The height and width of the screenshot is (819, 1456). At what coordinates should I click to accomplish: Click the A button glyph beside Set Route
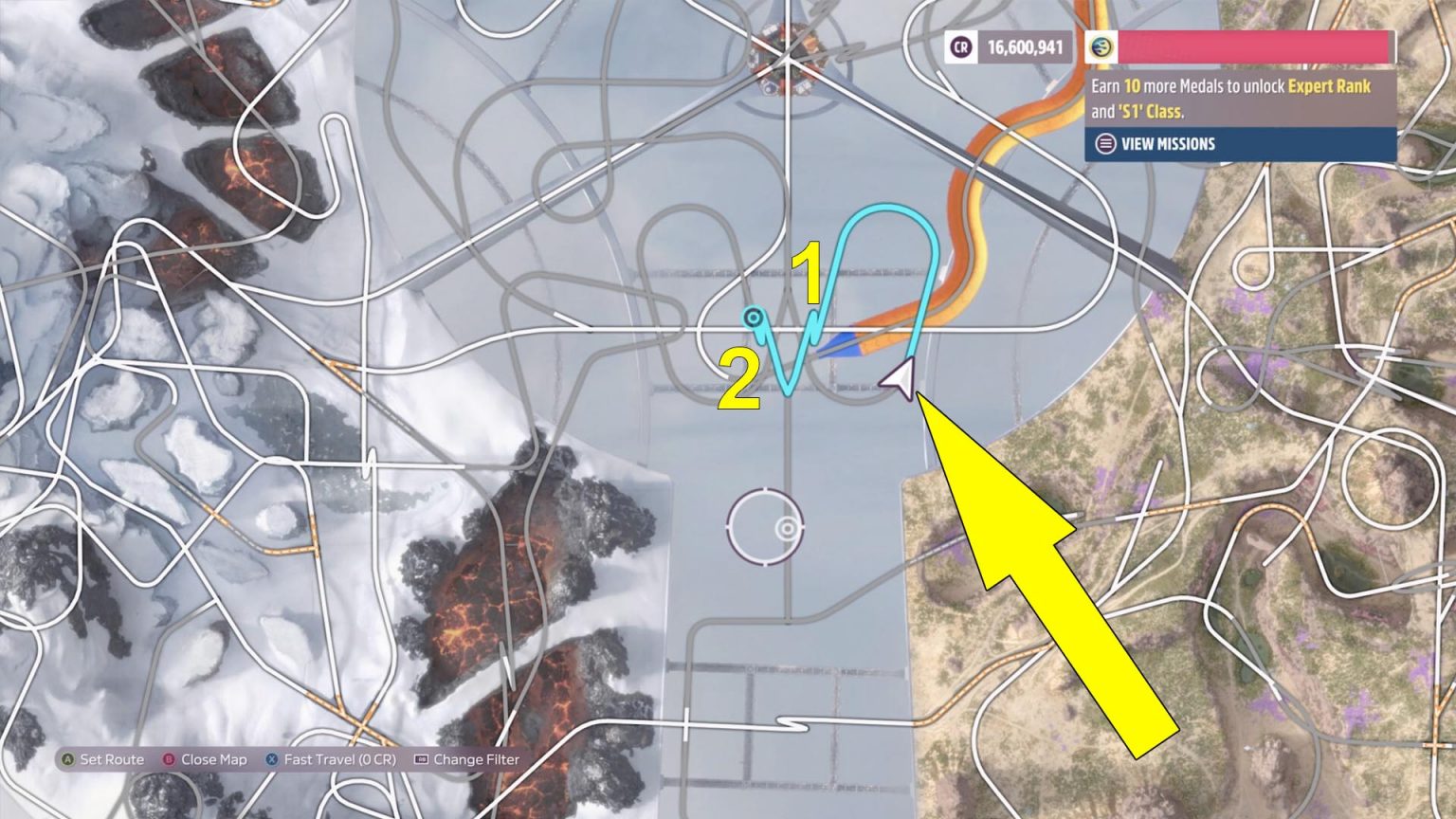click(69, 759)
